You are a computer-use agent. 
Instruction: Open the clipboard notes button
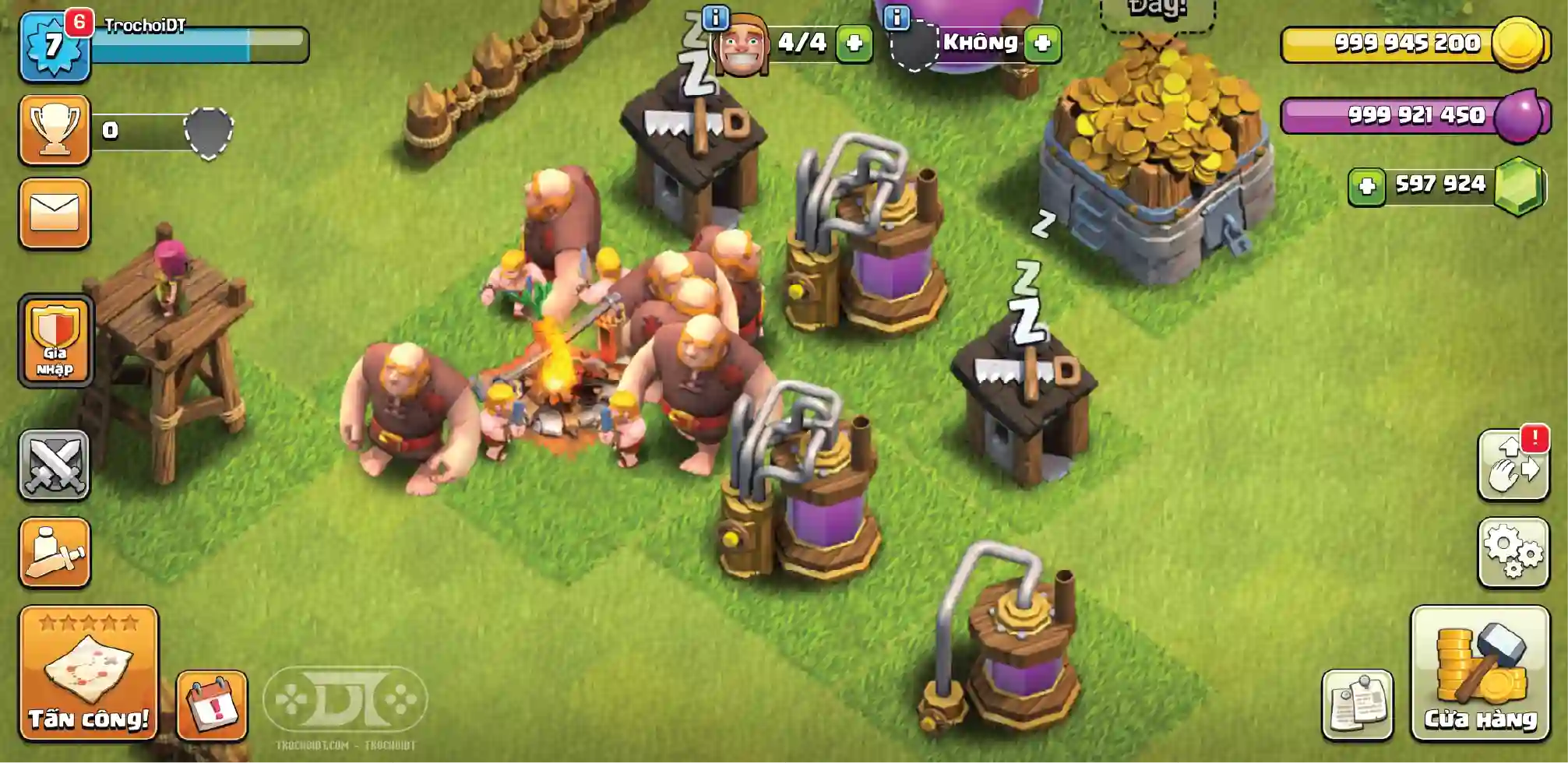(x=1357, y=704)
